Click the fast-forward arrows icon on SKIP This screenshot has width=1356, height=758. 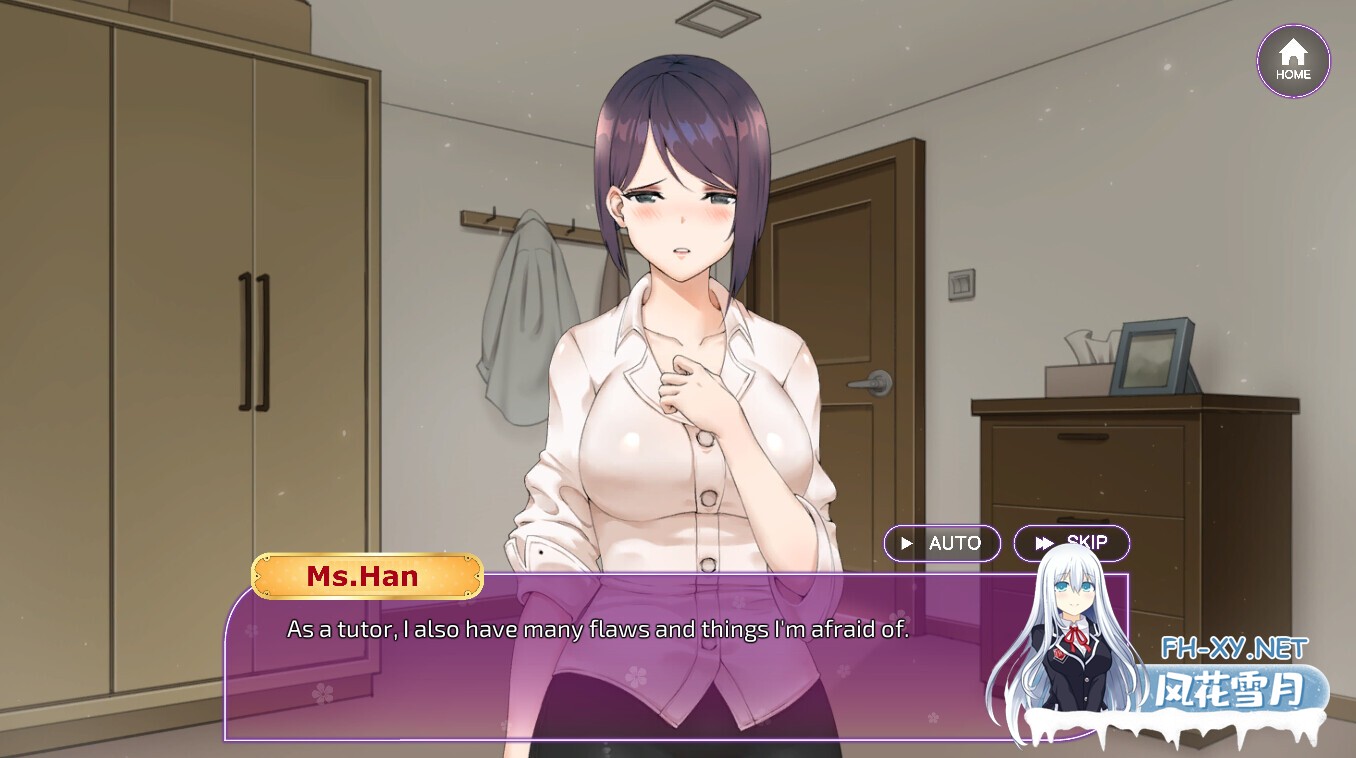tap(1046, 543)
